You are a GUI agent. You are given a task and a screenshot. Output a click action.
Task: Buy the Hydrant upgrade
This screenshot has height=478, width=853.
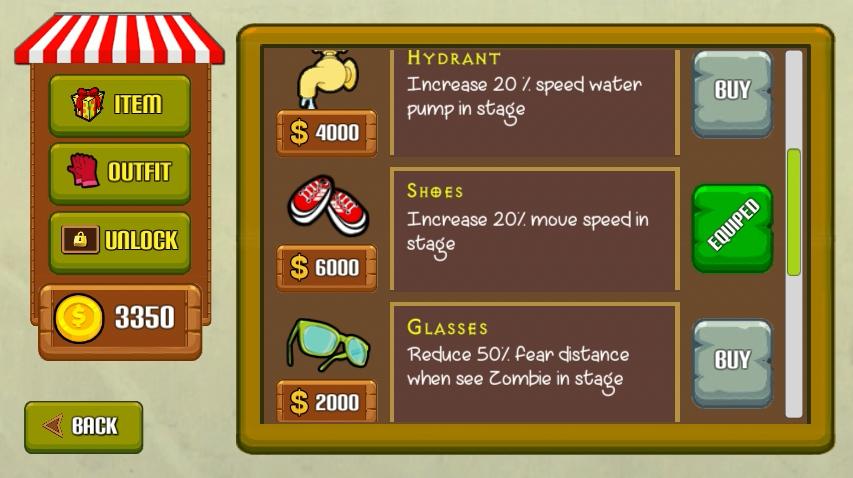732,92
